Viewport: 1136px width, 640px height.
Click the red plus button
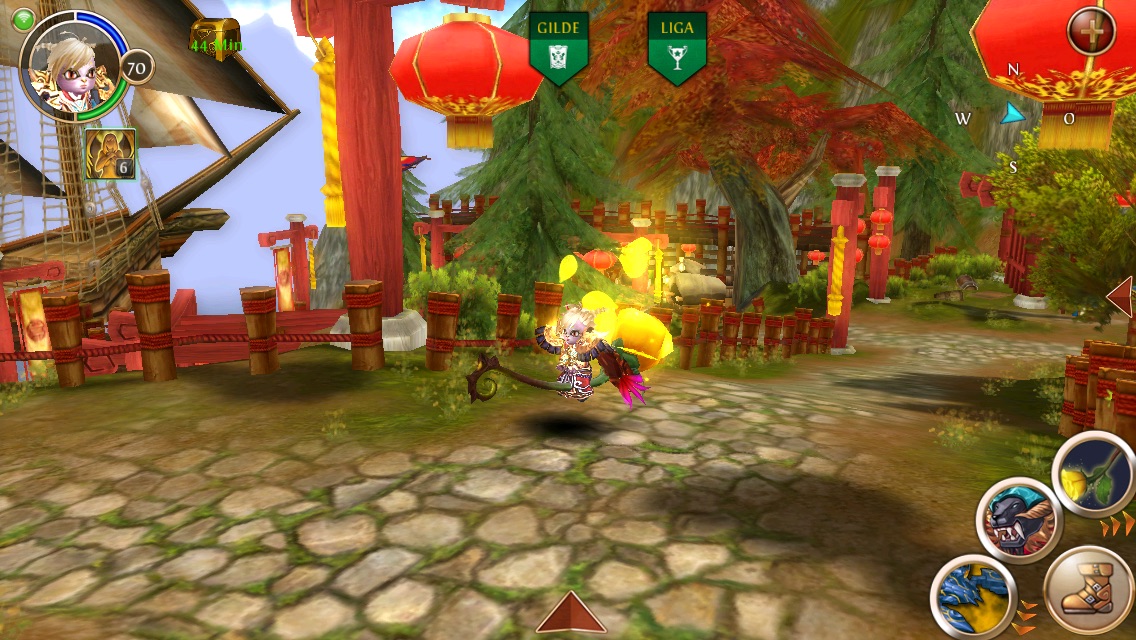[1091, 32]
